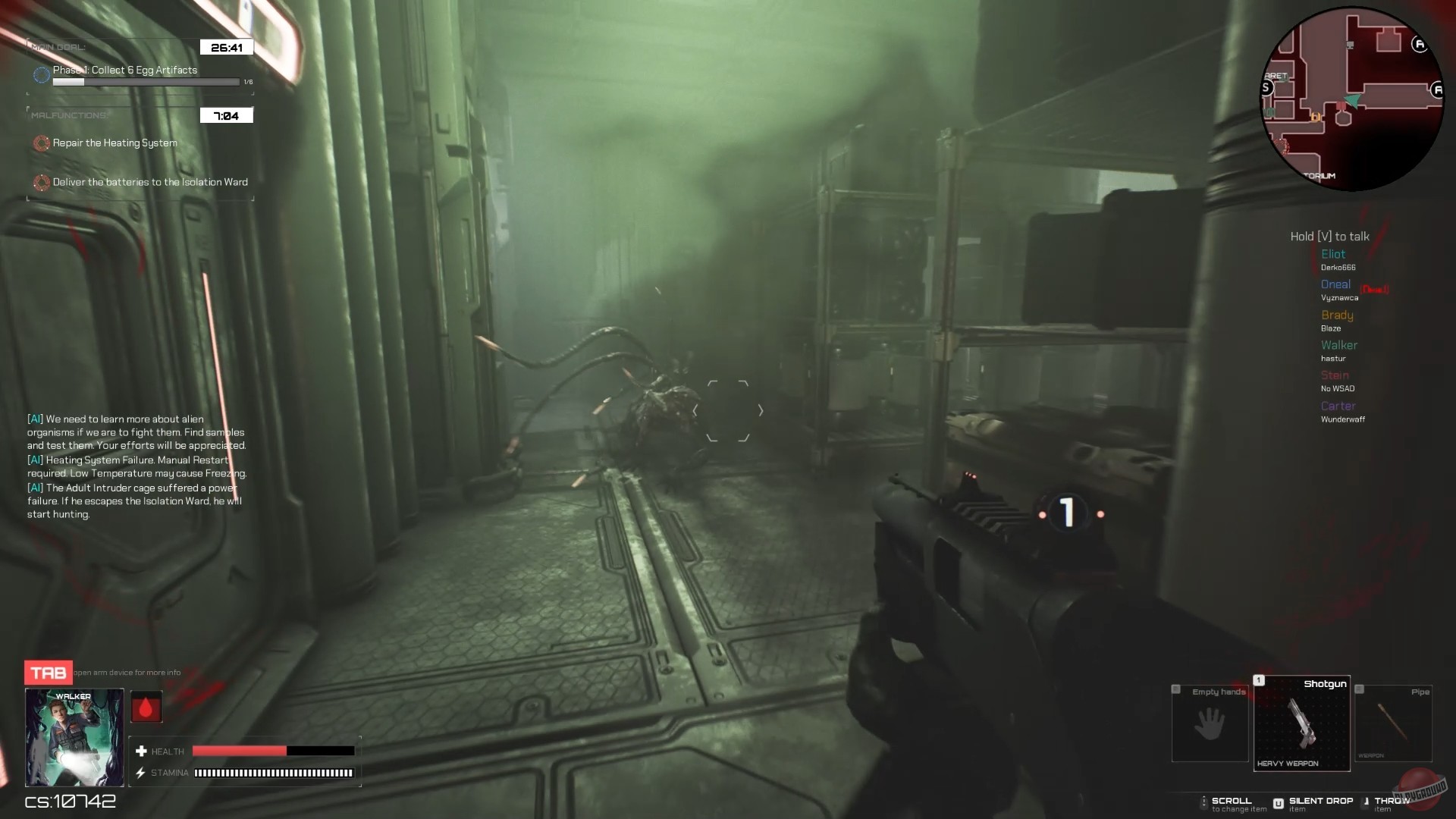Viewport: 1456px width, 819px height.
Task: Select the blue Phase 1 objective icon
Action: point(41,74)
